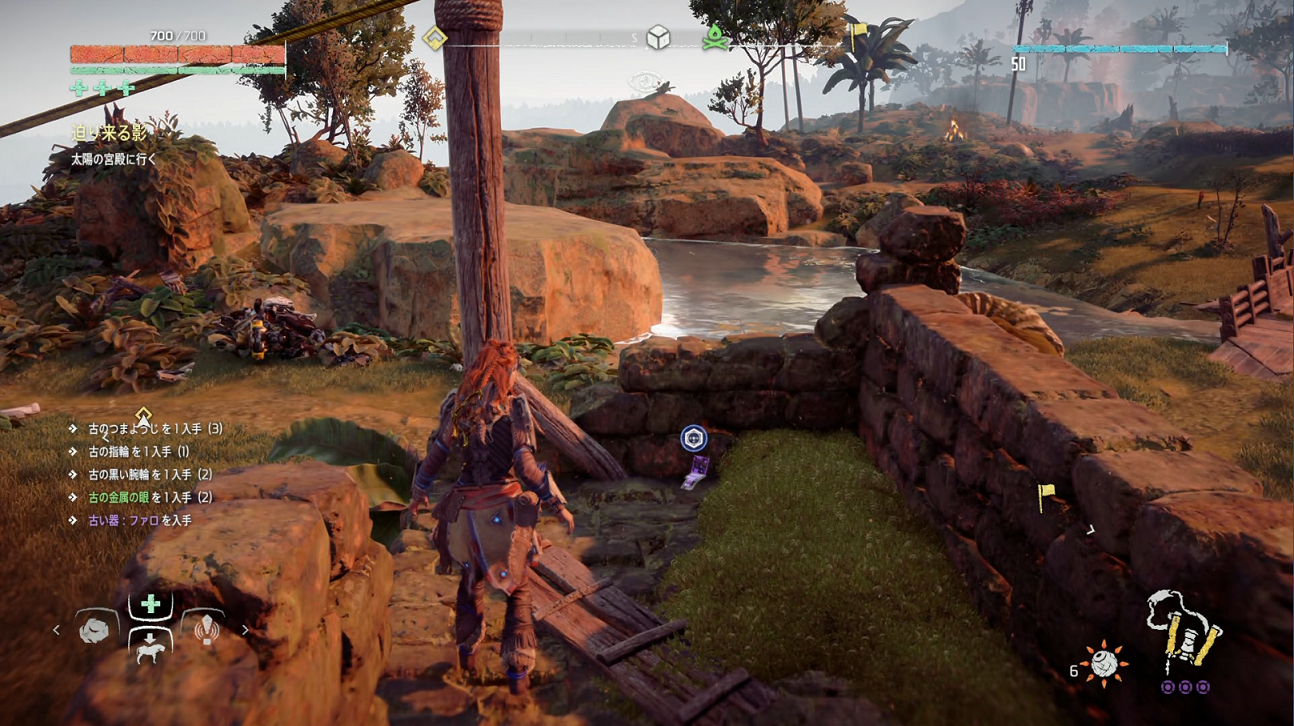The image size is (1294, 726).
Task: Click the bomb ammo type icon
Action: pos(1103,664)
